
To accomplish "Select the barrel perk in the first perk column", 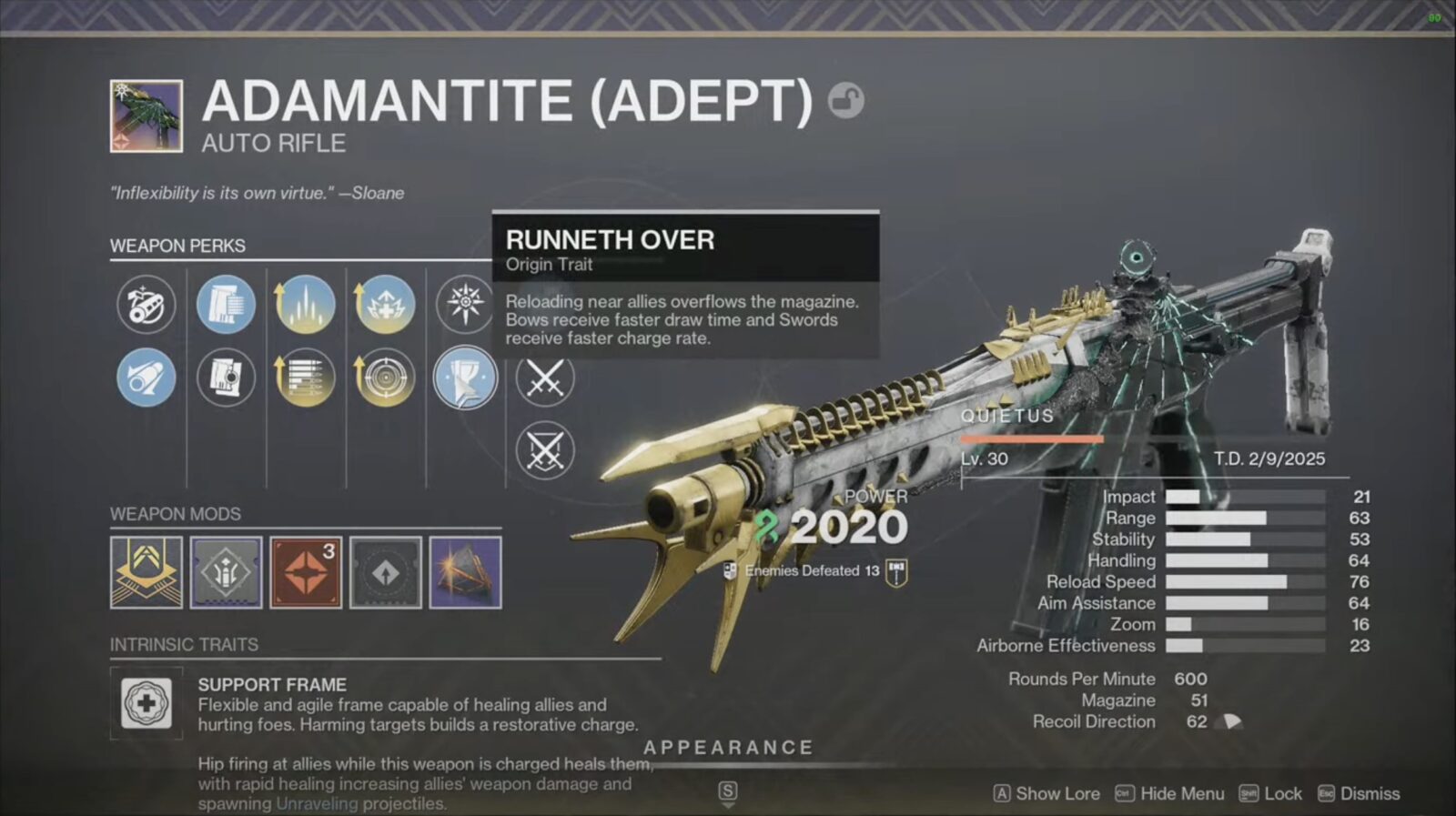I will click(x=146, y=305).
